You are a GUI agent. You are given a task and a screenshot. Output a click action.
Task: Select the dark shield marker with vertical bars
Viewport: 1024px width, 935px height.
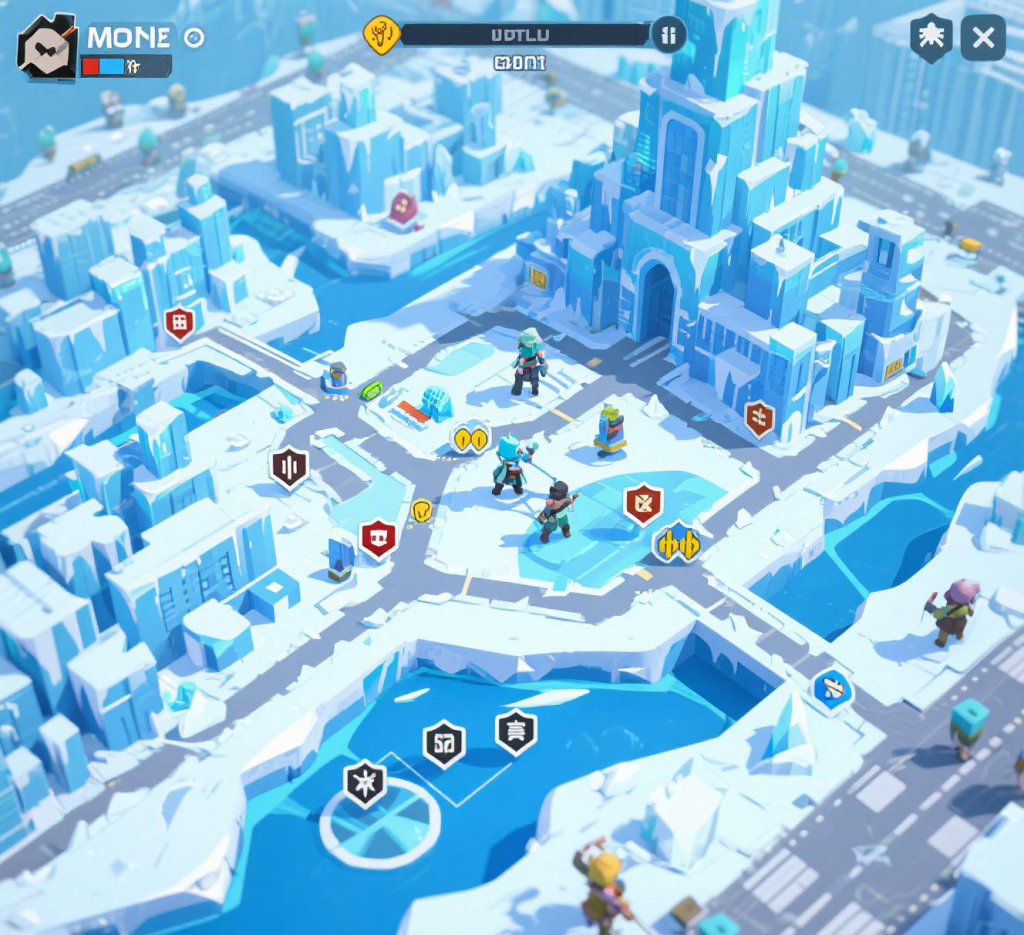click(289, 467)
